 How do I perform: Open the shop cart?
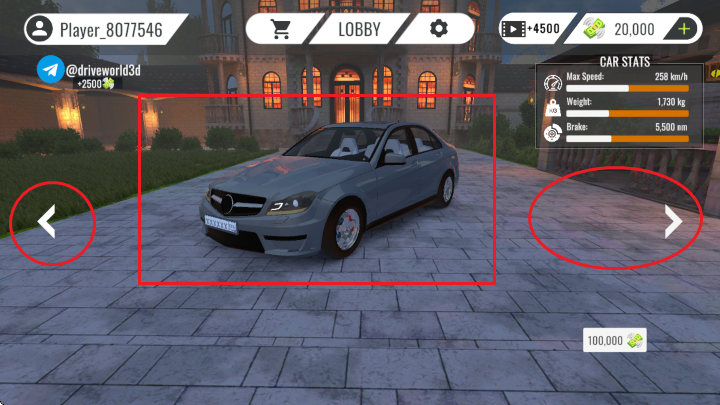point(282,29)
